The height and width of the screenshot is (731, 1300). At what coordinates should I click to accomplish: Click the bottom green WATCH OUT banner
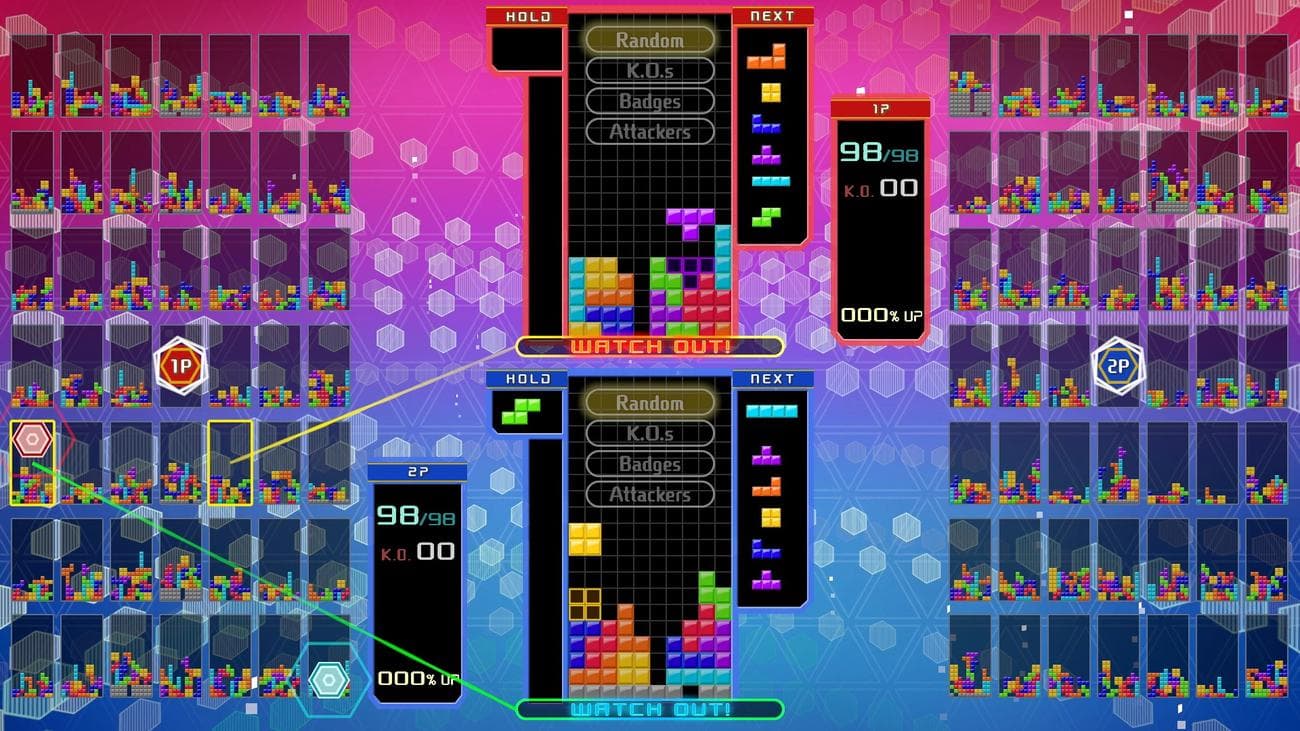(x=649, y=710)
